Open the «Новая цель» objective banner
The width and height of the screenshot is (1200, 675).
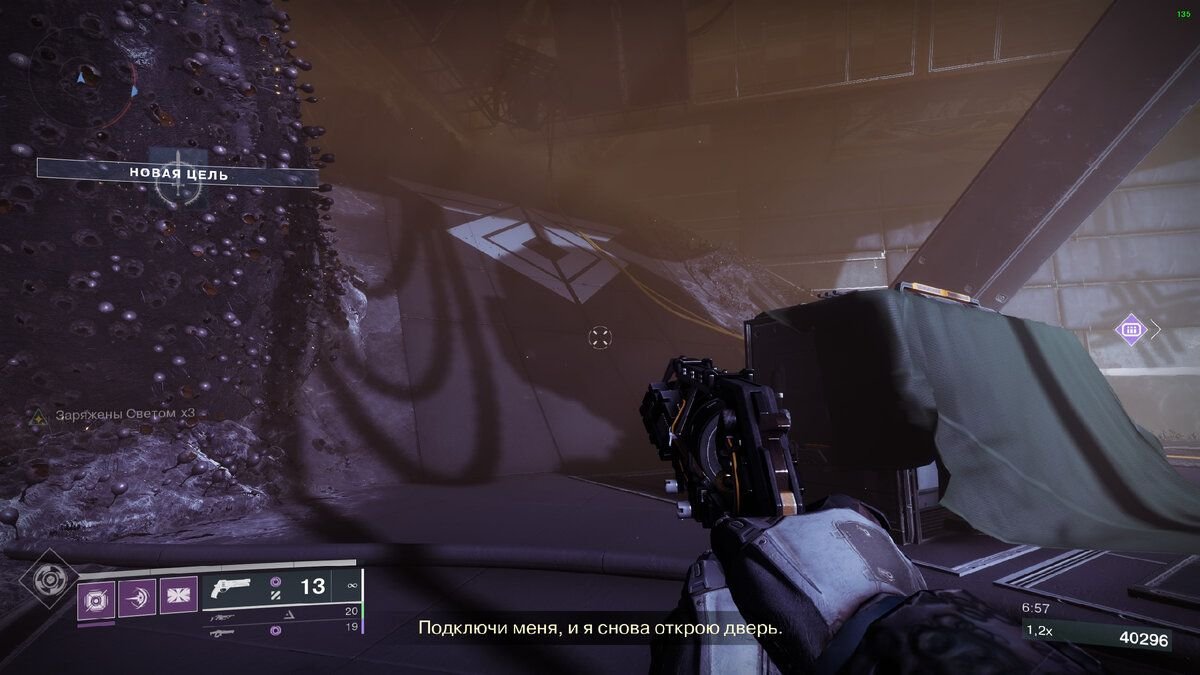click(178, 174)
